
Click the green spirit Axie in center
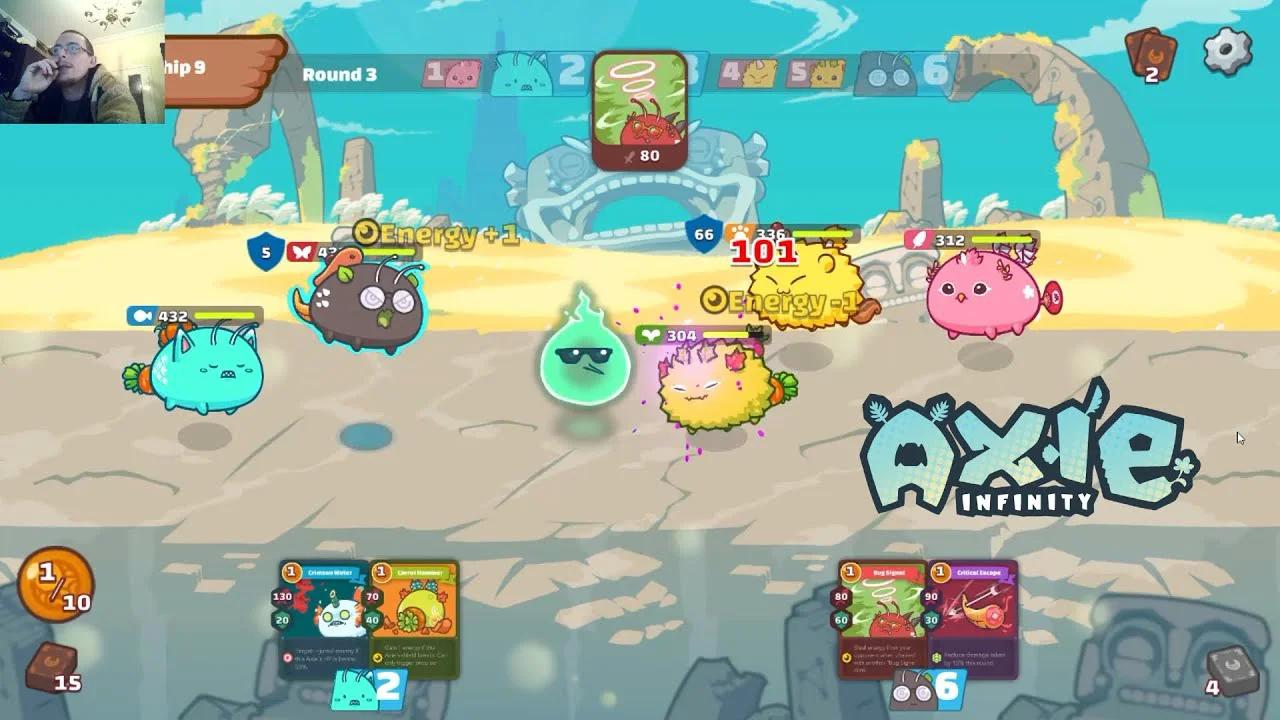pos(585,365)
